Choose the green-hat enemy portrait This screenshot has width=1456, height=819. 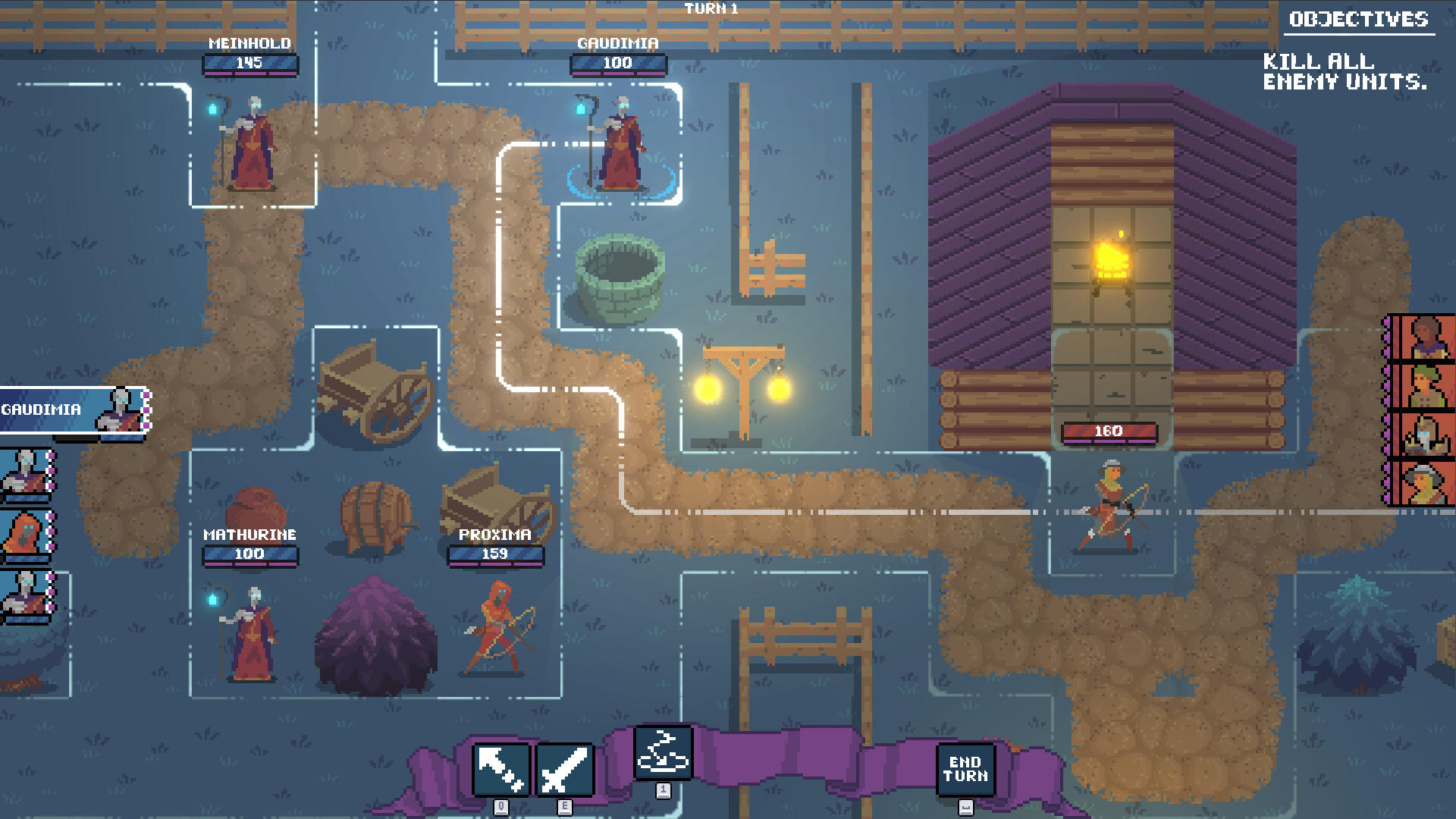(x=1424, y=386)
